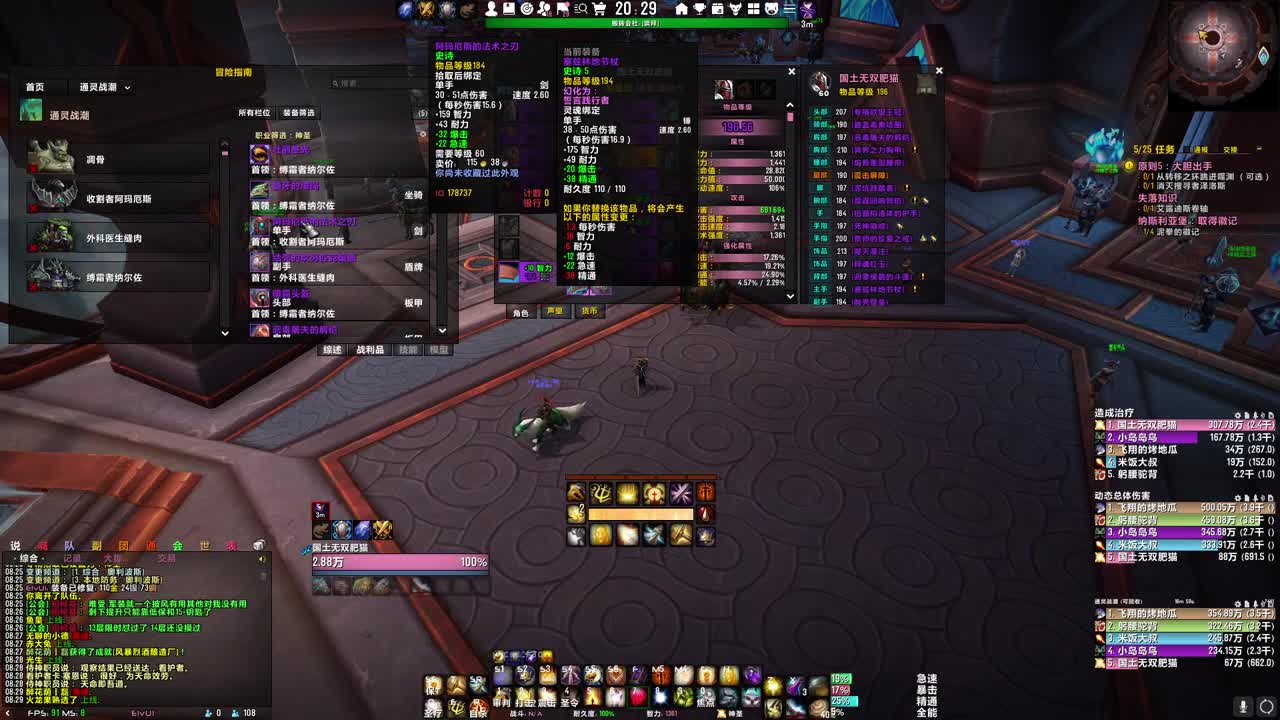Cast 审判 from the action bar
1280x720 pixels.
[x=503, y=695]
